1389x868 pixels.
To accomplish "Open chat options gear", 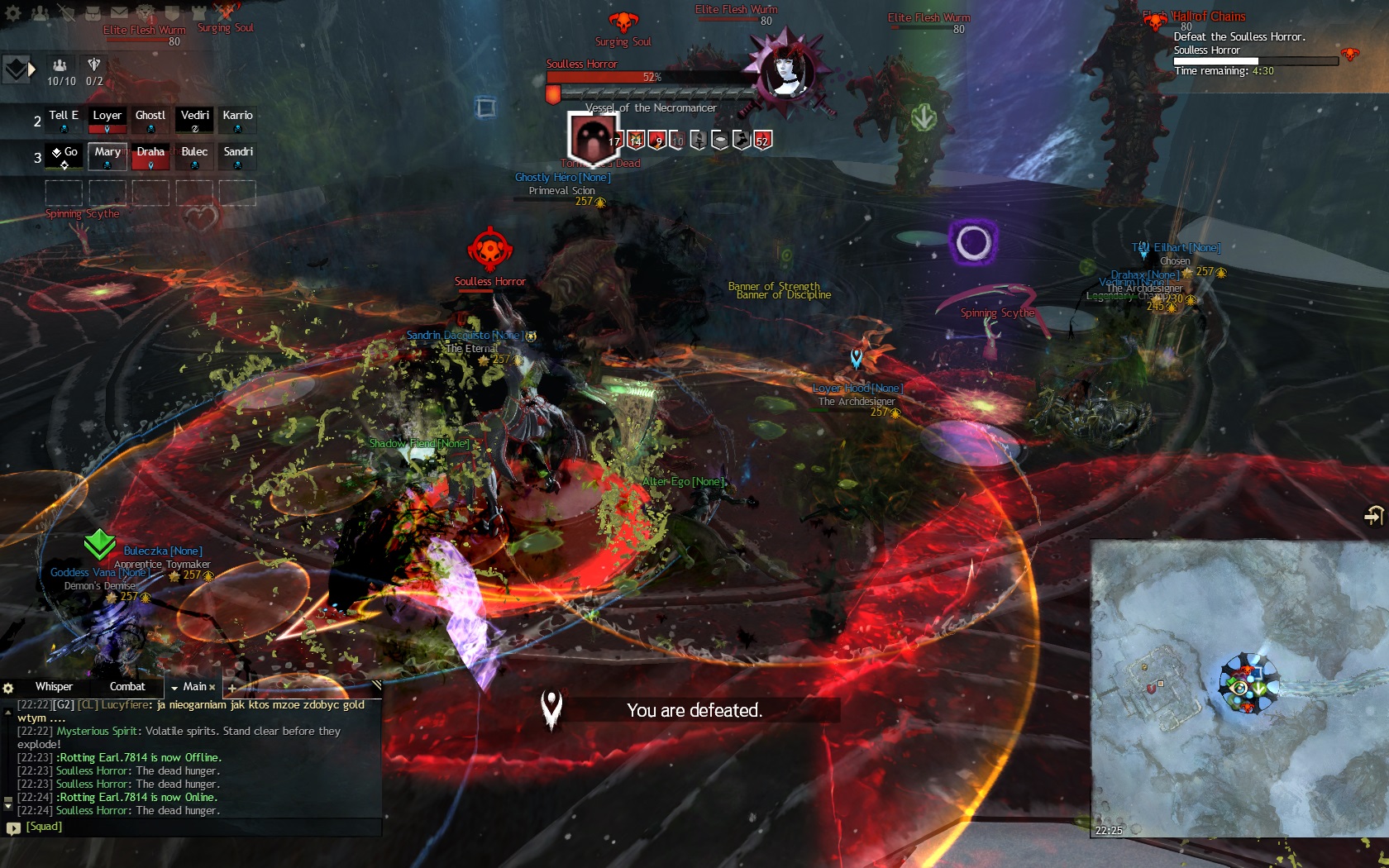I will click(8, 688).
